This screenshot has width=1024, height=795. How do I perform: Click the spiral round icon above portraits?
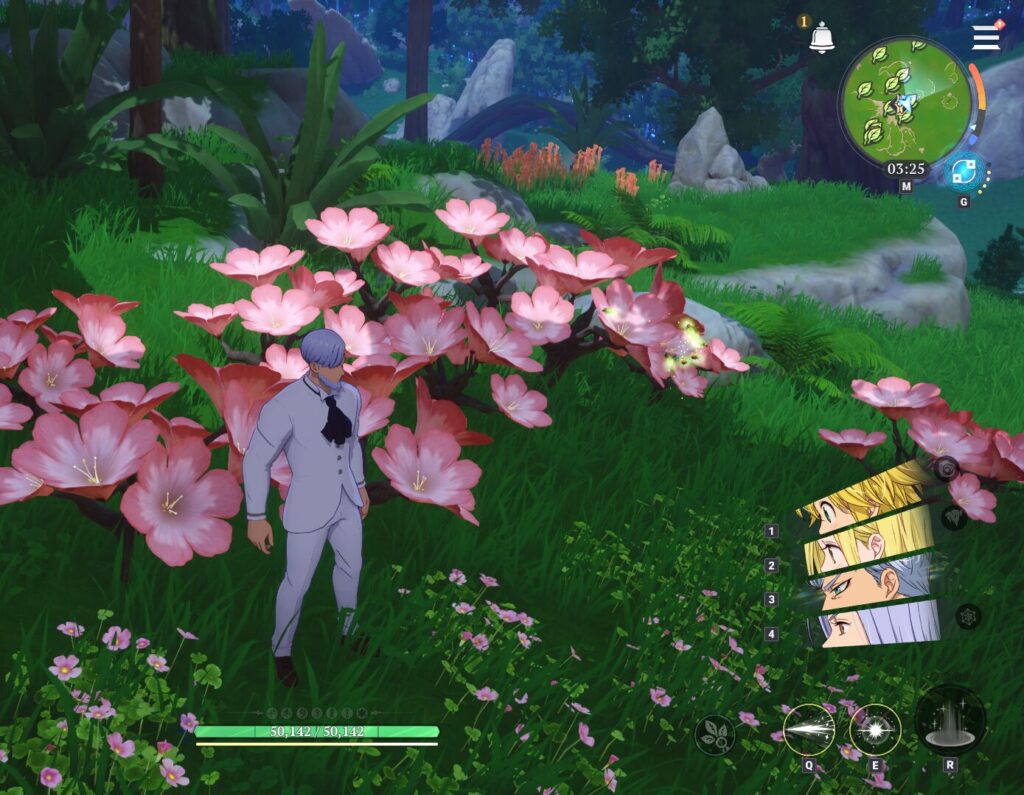946,466
